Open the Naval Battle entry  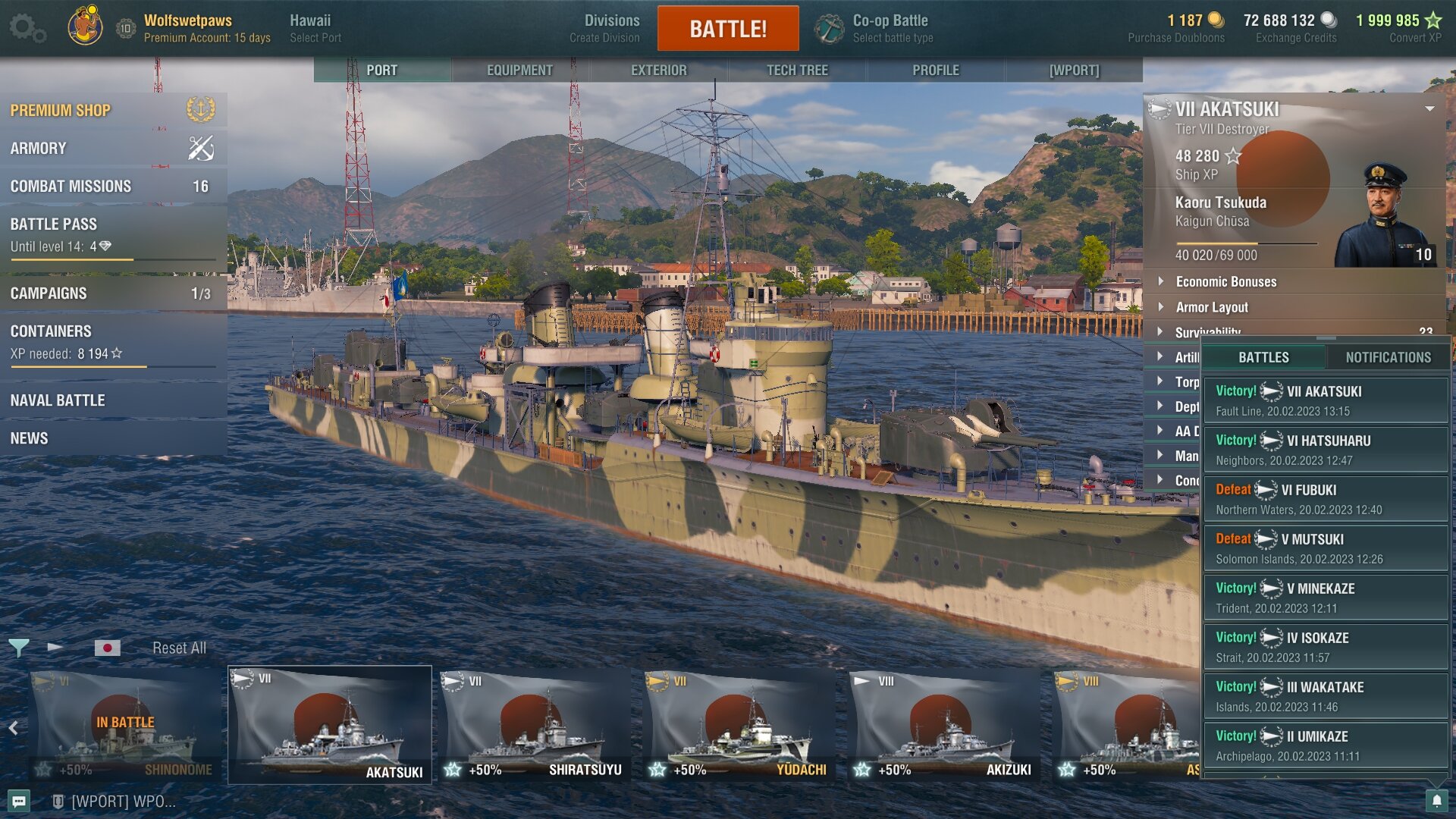point(113,400)
